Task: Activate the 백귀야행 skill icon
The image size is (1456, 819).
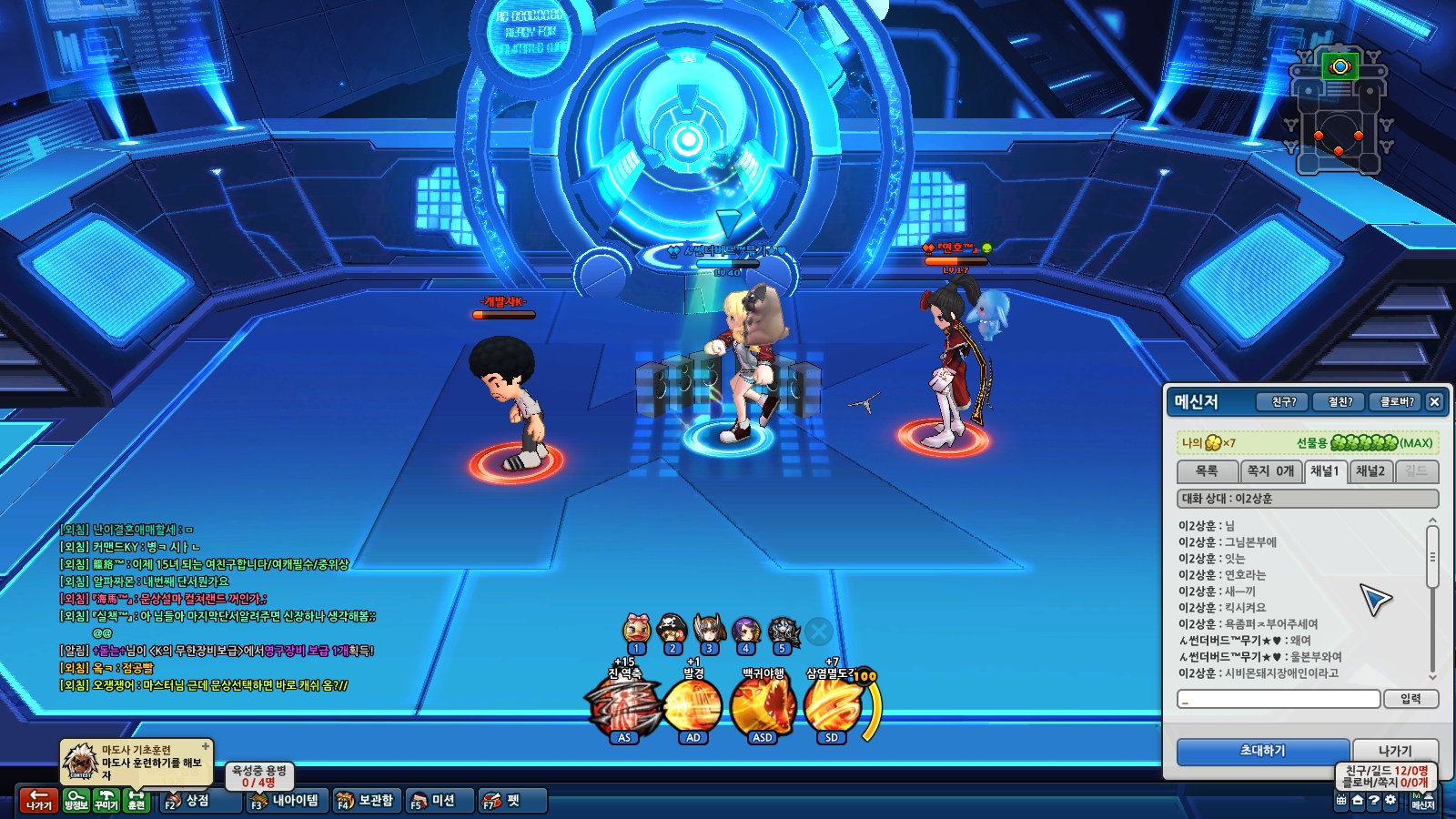Action: [763, 707]
